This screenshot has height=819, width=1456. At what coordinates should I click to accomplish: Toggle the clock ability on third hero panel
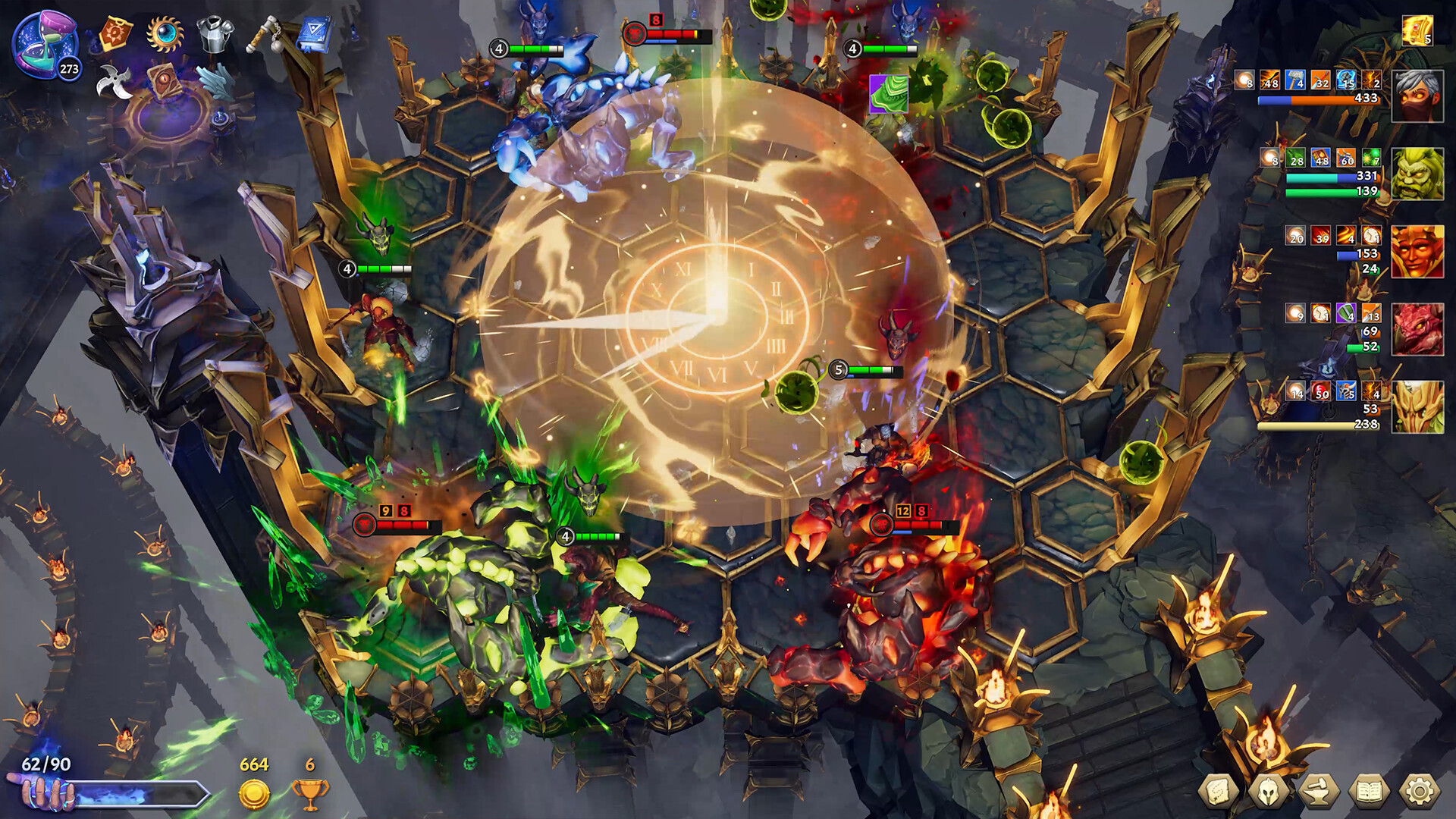(x=1370, y=235)
